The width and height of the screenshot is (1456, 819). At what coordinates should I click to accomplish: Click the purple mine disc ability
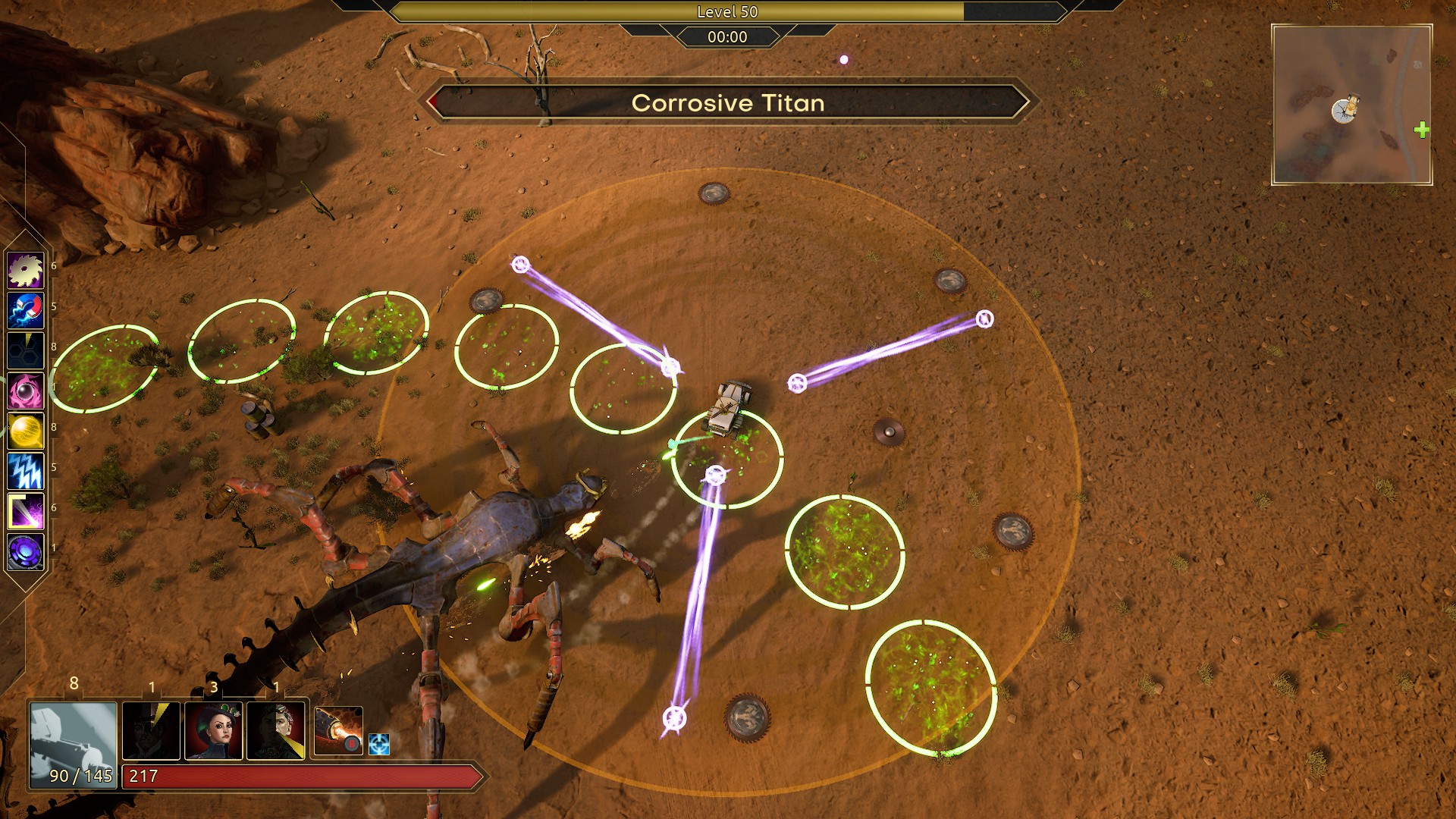coord(25,551)
